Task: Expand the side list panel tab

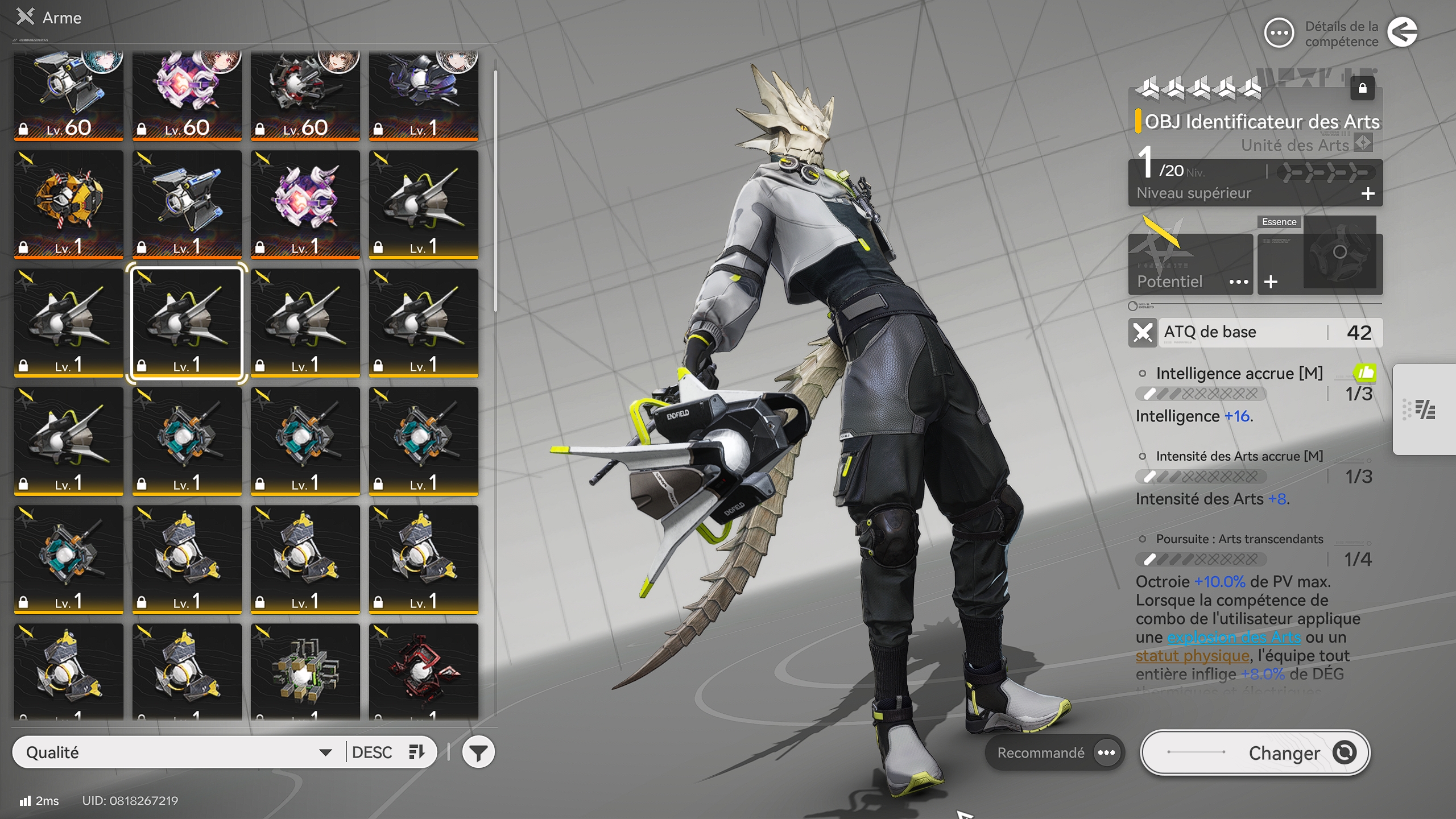Action: pos(1425,409)
